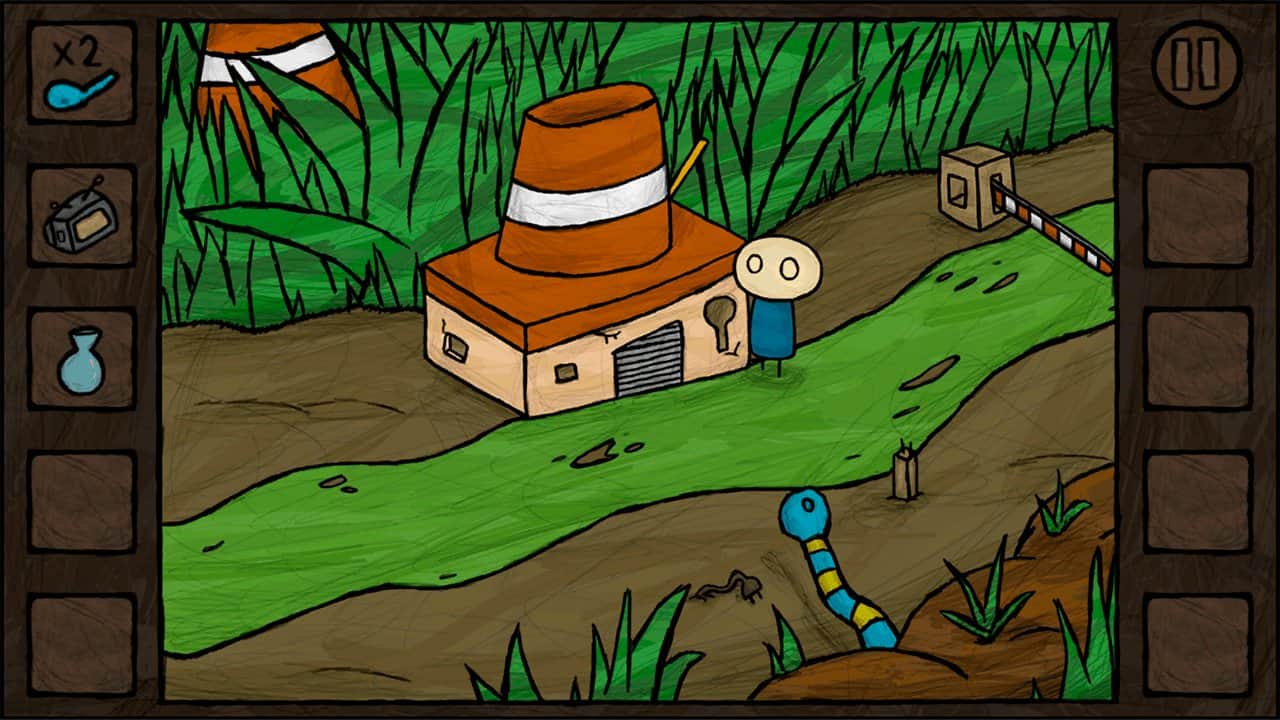Image resolution: width=1280 pixels, height=720 pixels.
Task: Click the round-headed stickman character
Action: coord(775,300)
